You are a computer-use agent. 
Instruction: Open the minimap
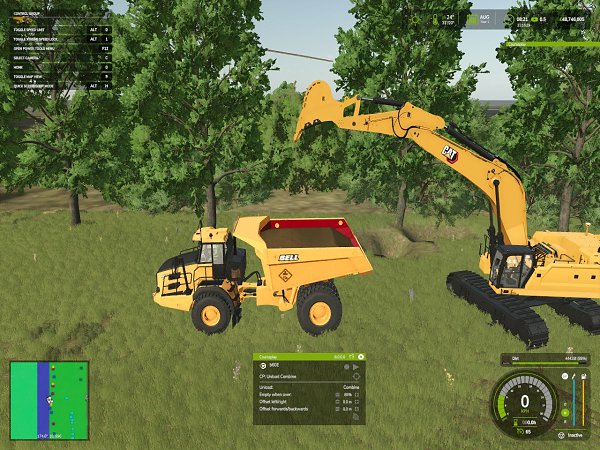tap(49, 400)
